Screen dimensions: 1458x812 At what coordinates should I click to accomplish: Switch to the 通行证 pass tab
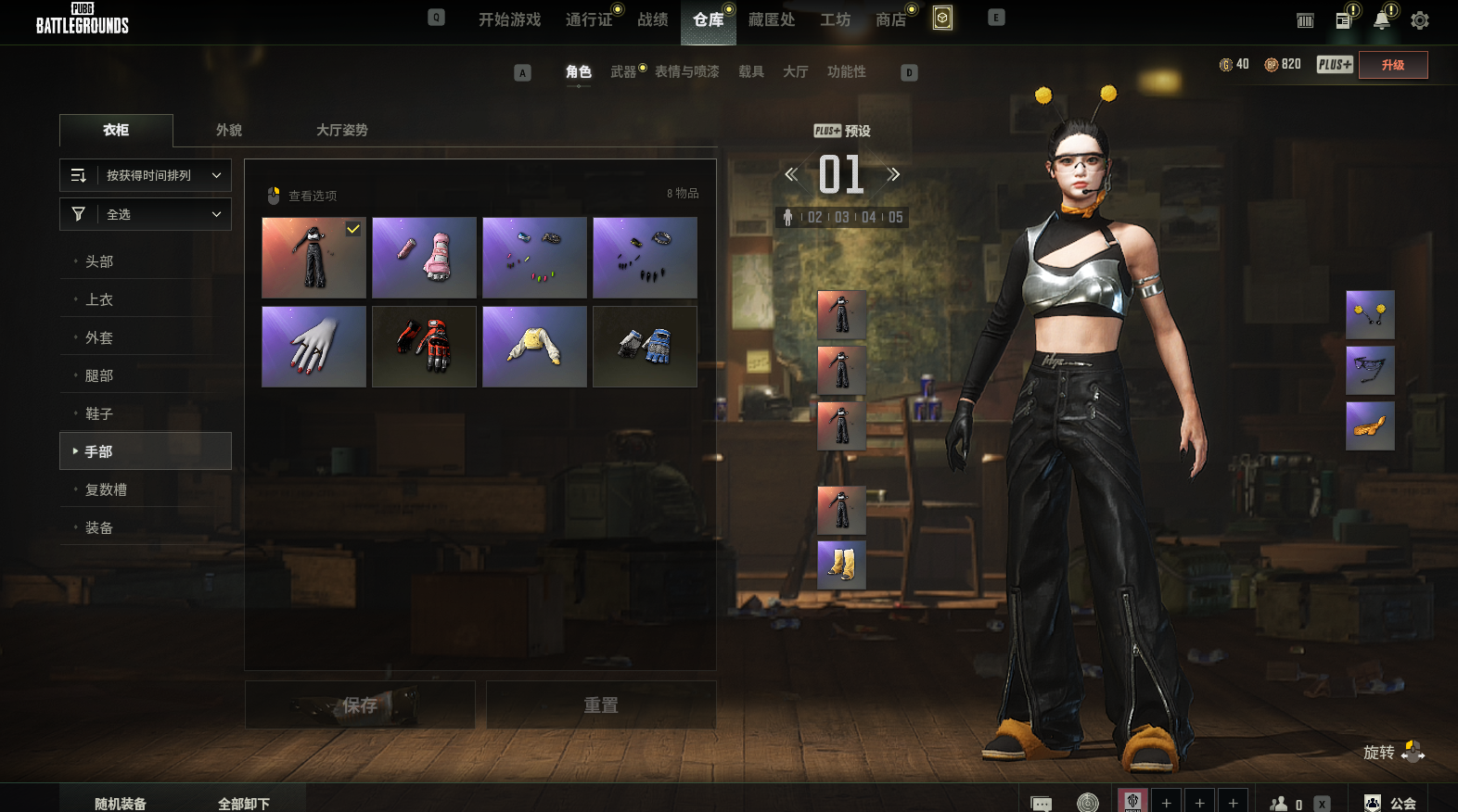click(x=589, y=19)
